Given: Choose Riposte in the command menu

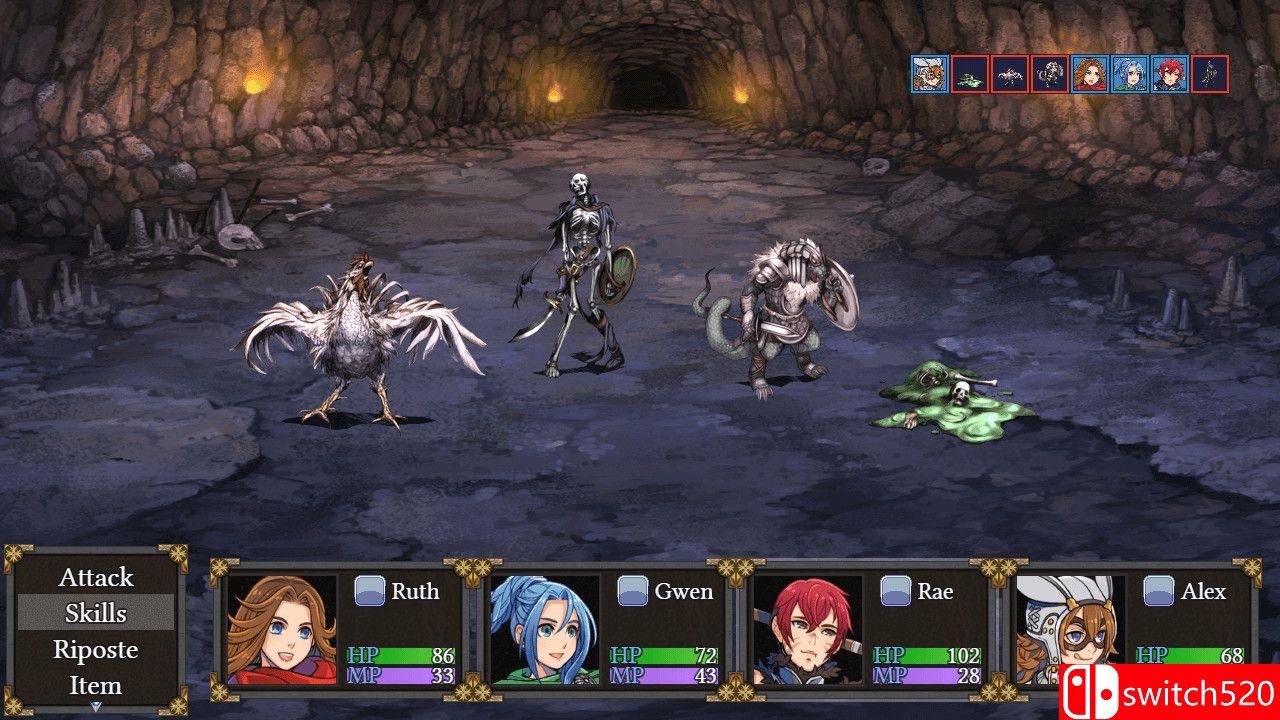Looking at the screenshot, I should click(96, 649).
